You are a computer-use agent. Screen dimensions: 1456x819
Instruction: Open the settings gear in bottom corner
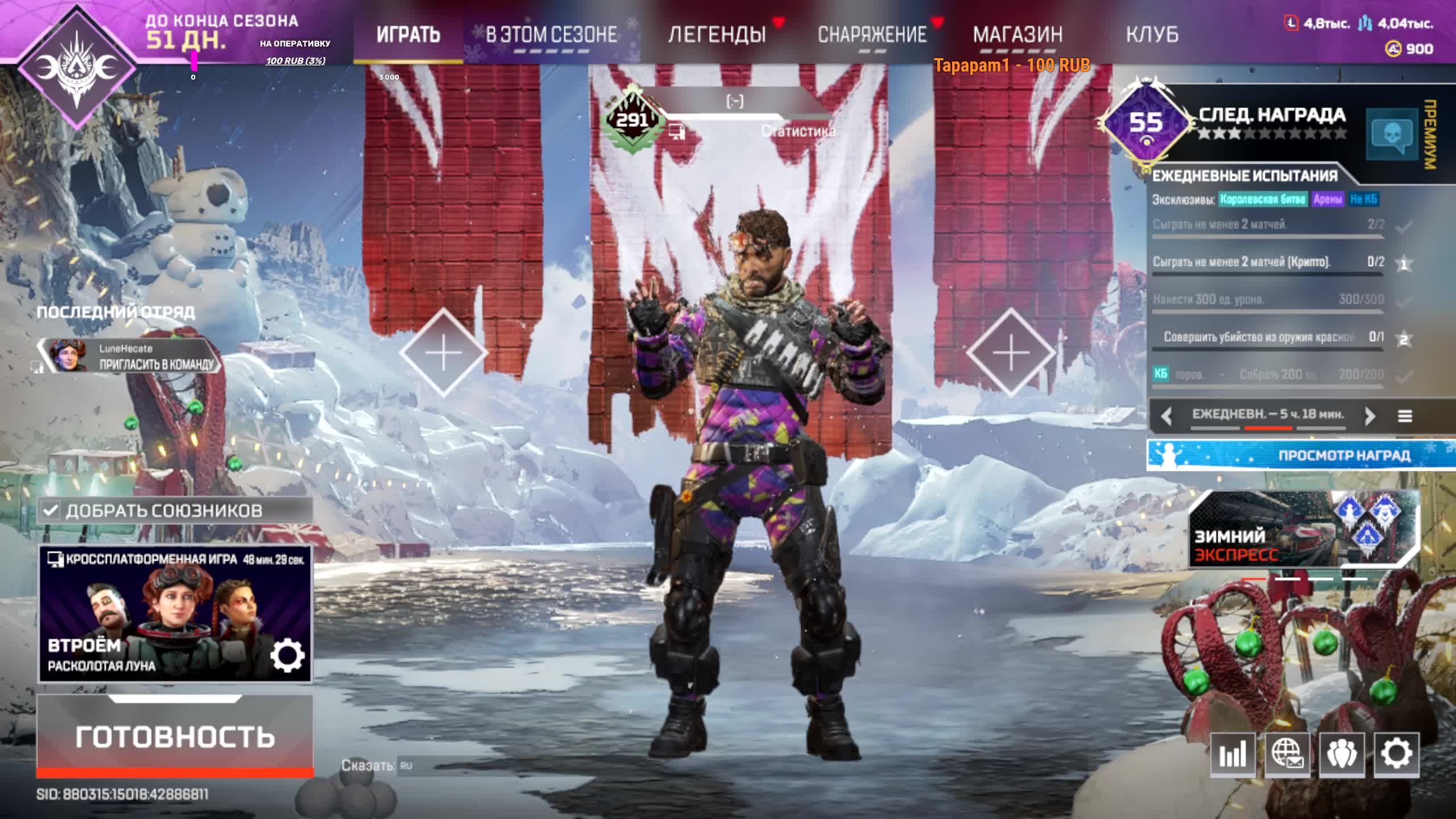[x=1396, y=754]
